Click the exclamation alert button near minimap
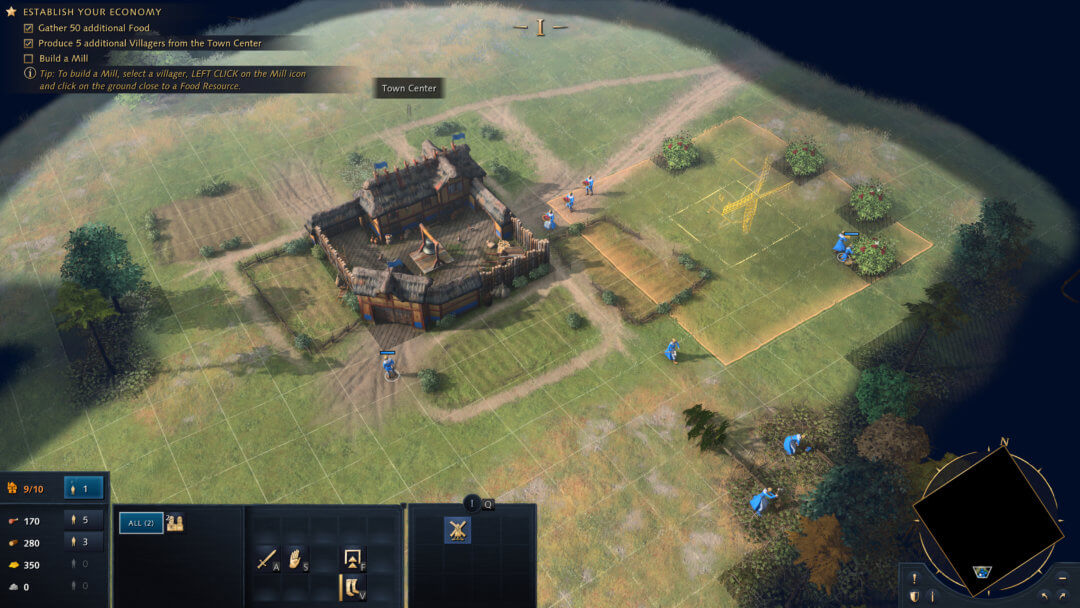1080x608 pixels. [x=913, y=578]
